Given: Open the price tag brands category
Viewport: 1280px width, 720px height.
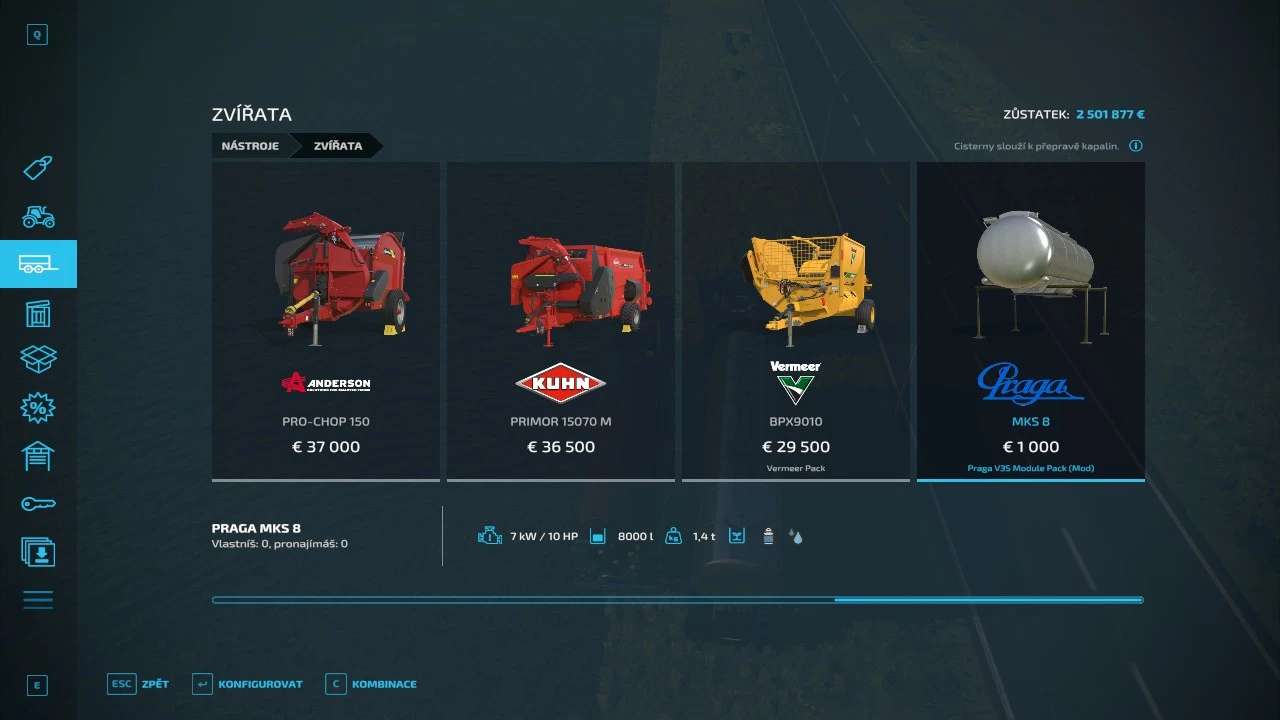Looking at the screenshot, I should pos(38,168).
